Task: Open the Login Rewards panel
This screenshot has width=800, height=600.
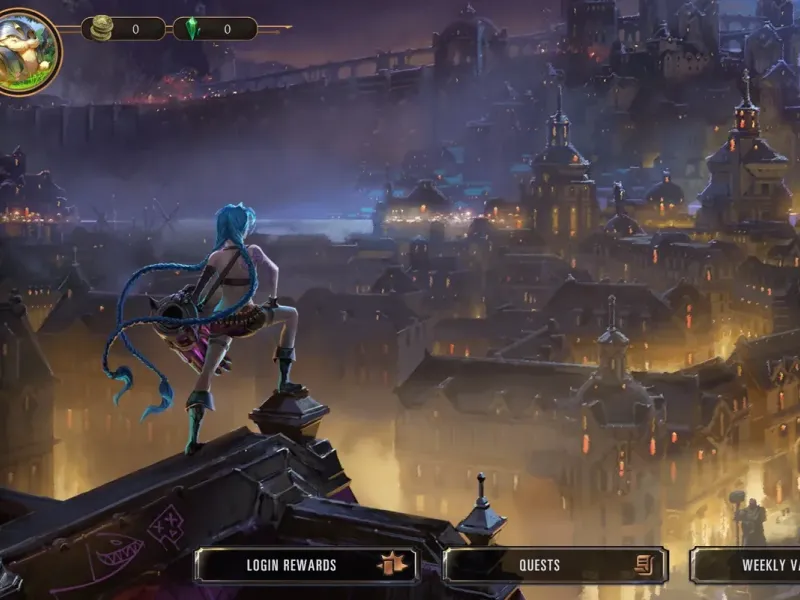Action: 306,565
